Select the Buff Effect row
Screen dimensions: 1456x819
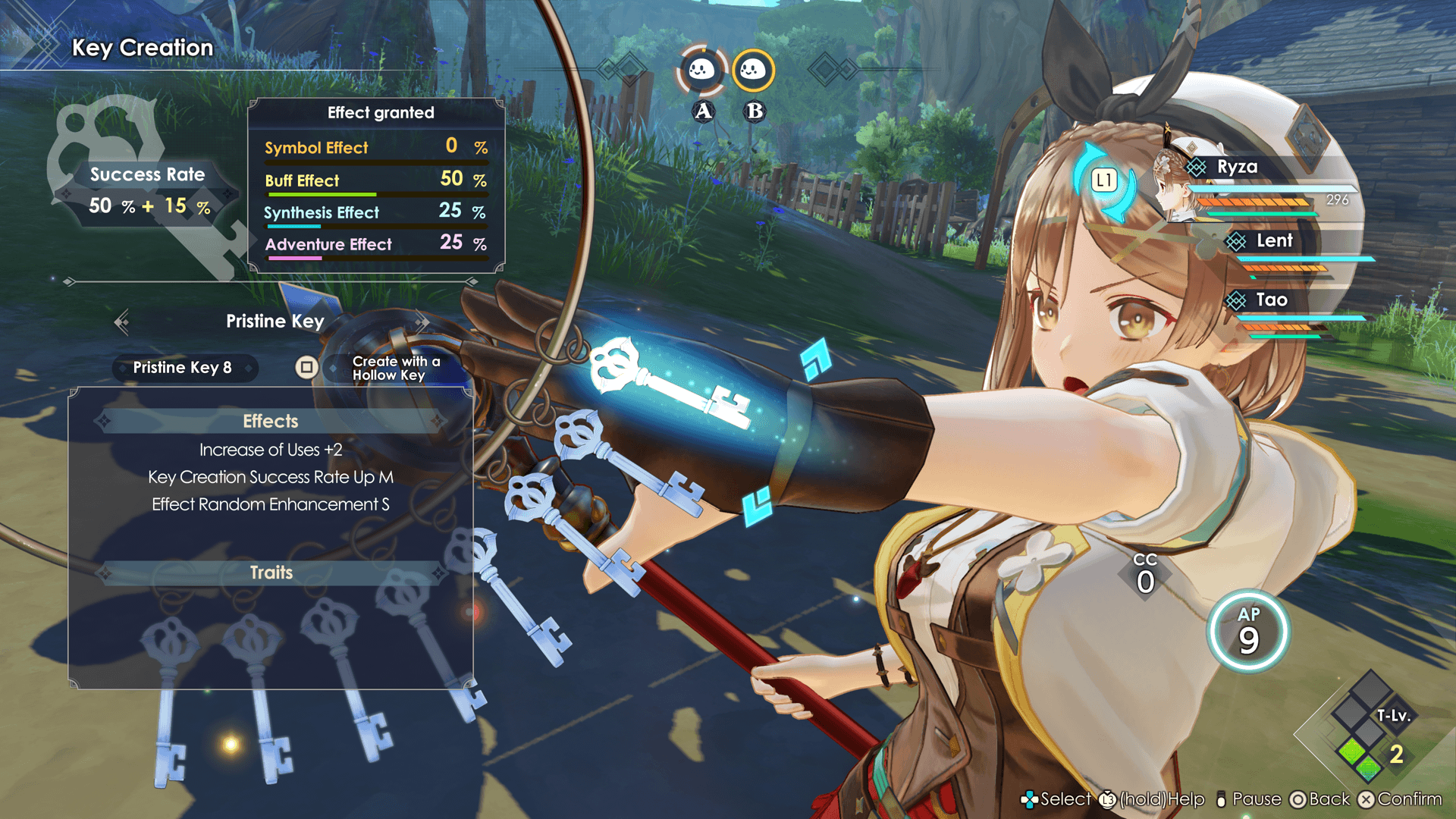pos(375,180)
